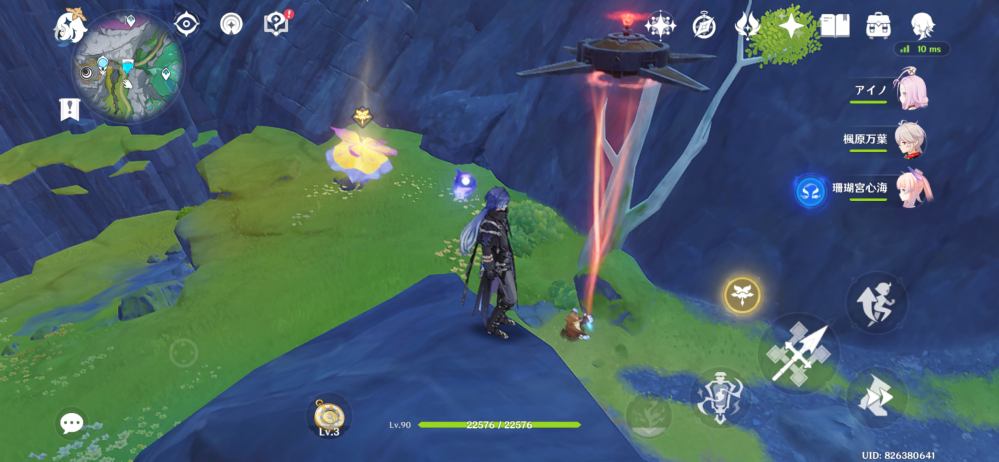Tap the sprint dash button
Viewport: 999px width, 462px height.
877,398
